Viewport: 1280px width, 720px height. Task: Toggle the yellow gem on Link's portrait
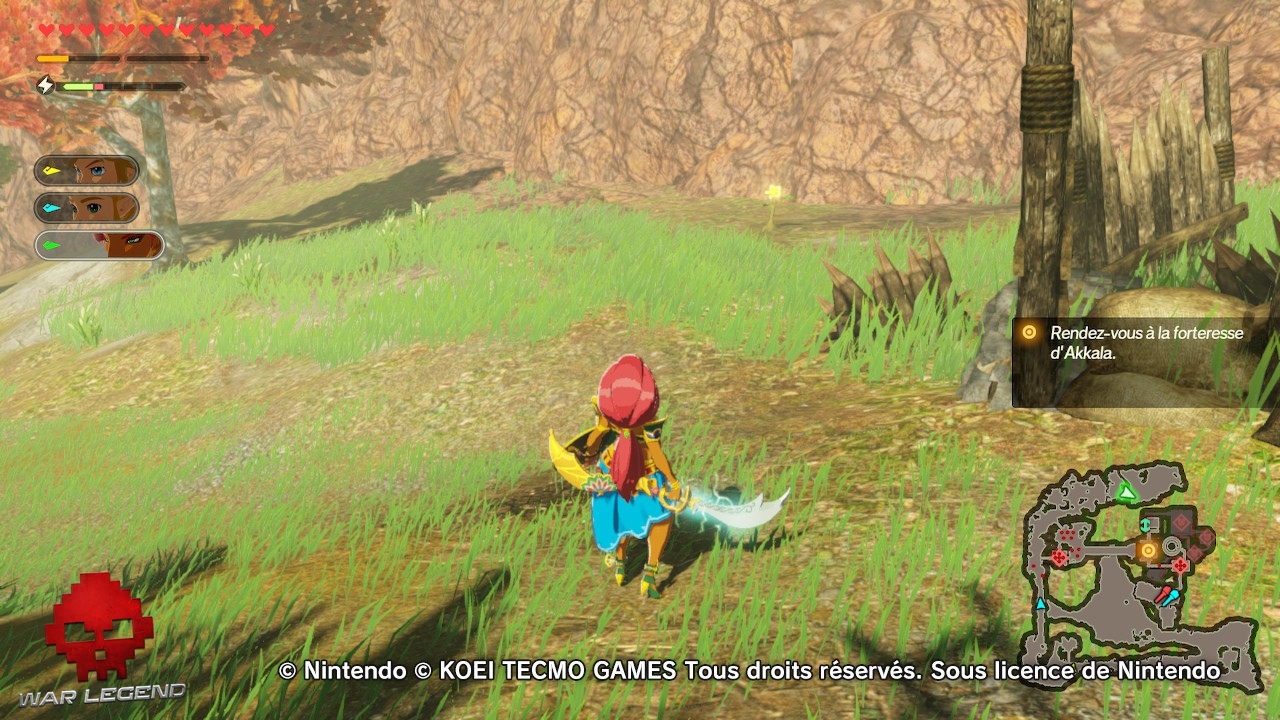click(52, 170)
